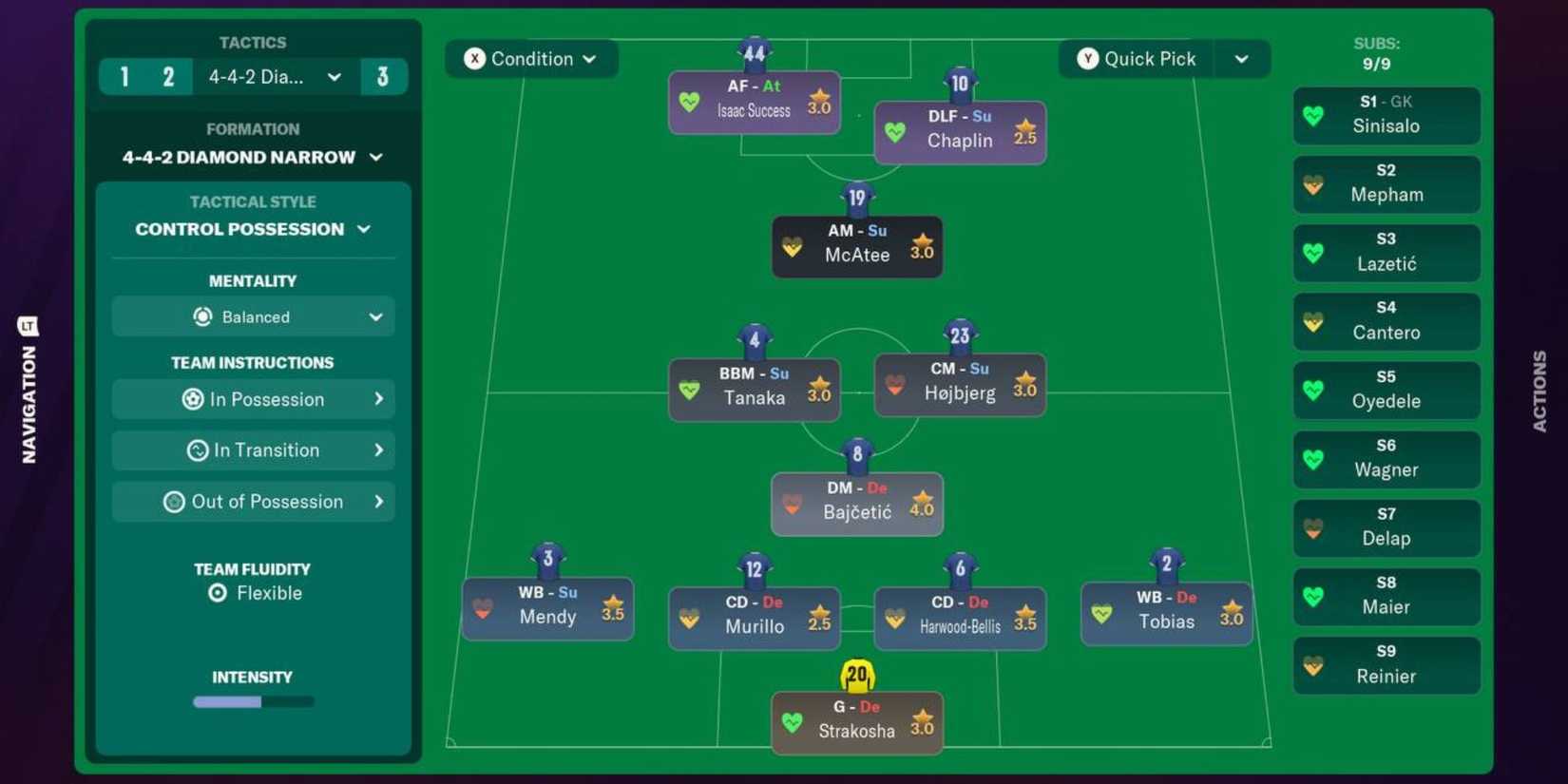This screenshot has width=1568, height=784.
Task: Click the X controller icon beside Condition
Action: point(475,58)
